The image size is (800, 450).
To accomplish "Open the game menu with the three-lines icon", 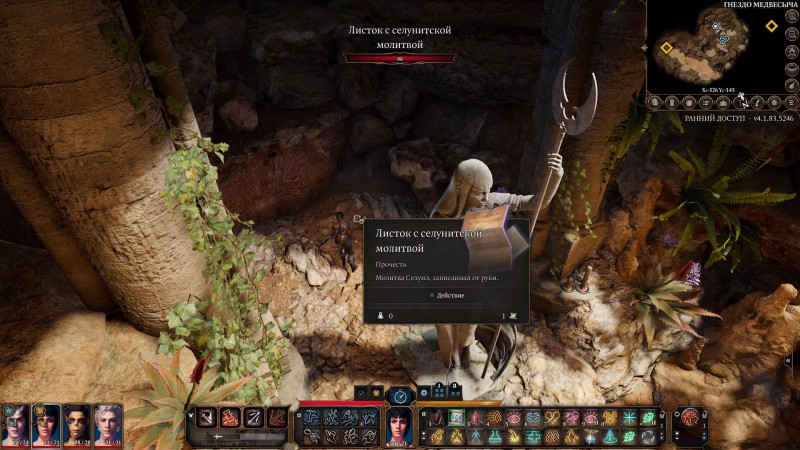I will click(x=791, y=101).
